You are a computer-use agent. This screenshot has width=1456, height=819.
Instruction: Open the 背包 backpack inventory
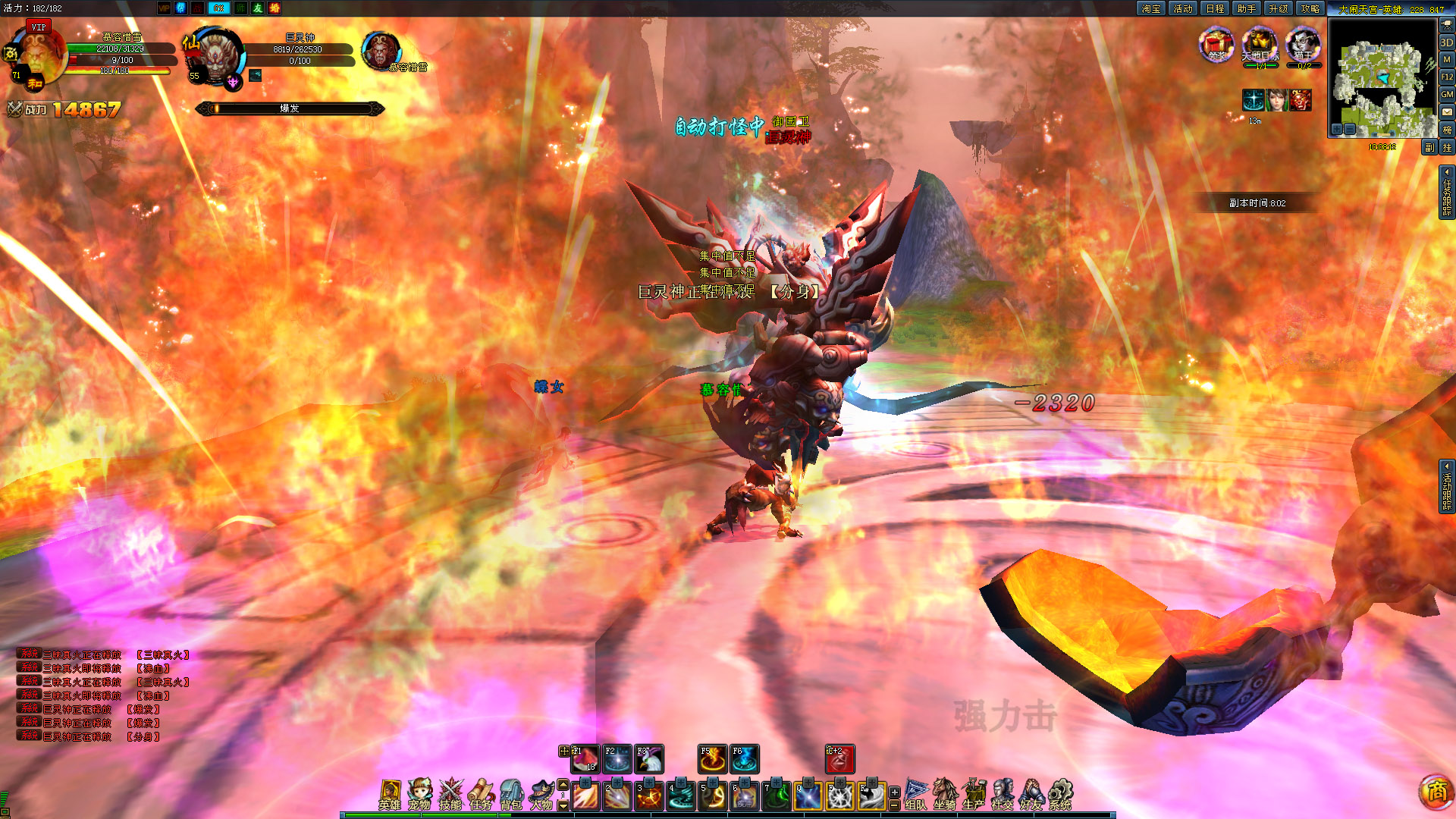tap(511, 794)
